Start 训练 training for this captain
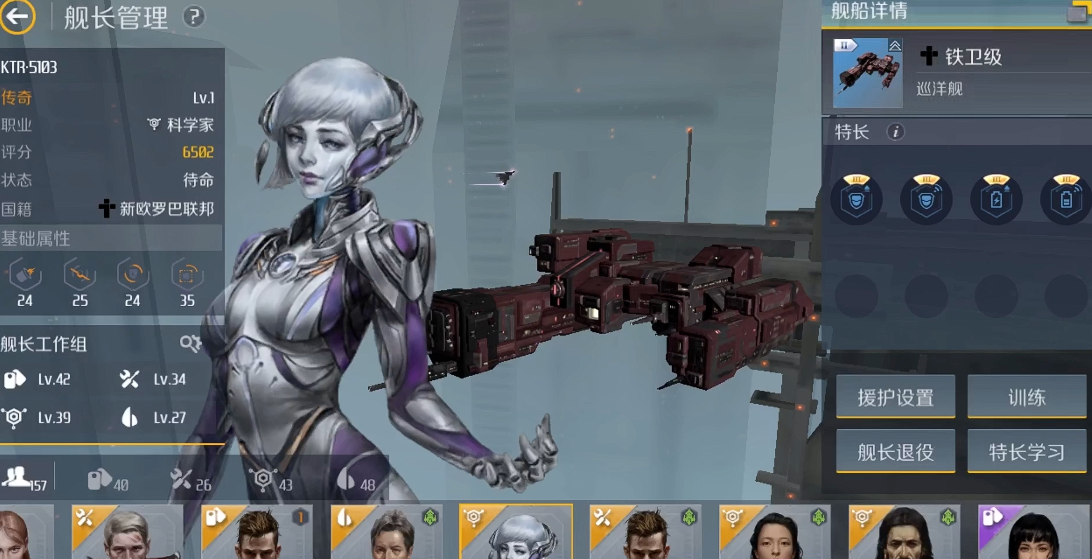Screen dimensions: 1092x559 click(1026, 397)
